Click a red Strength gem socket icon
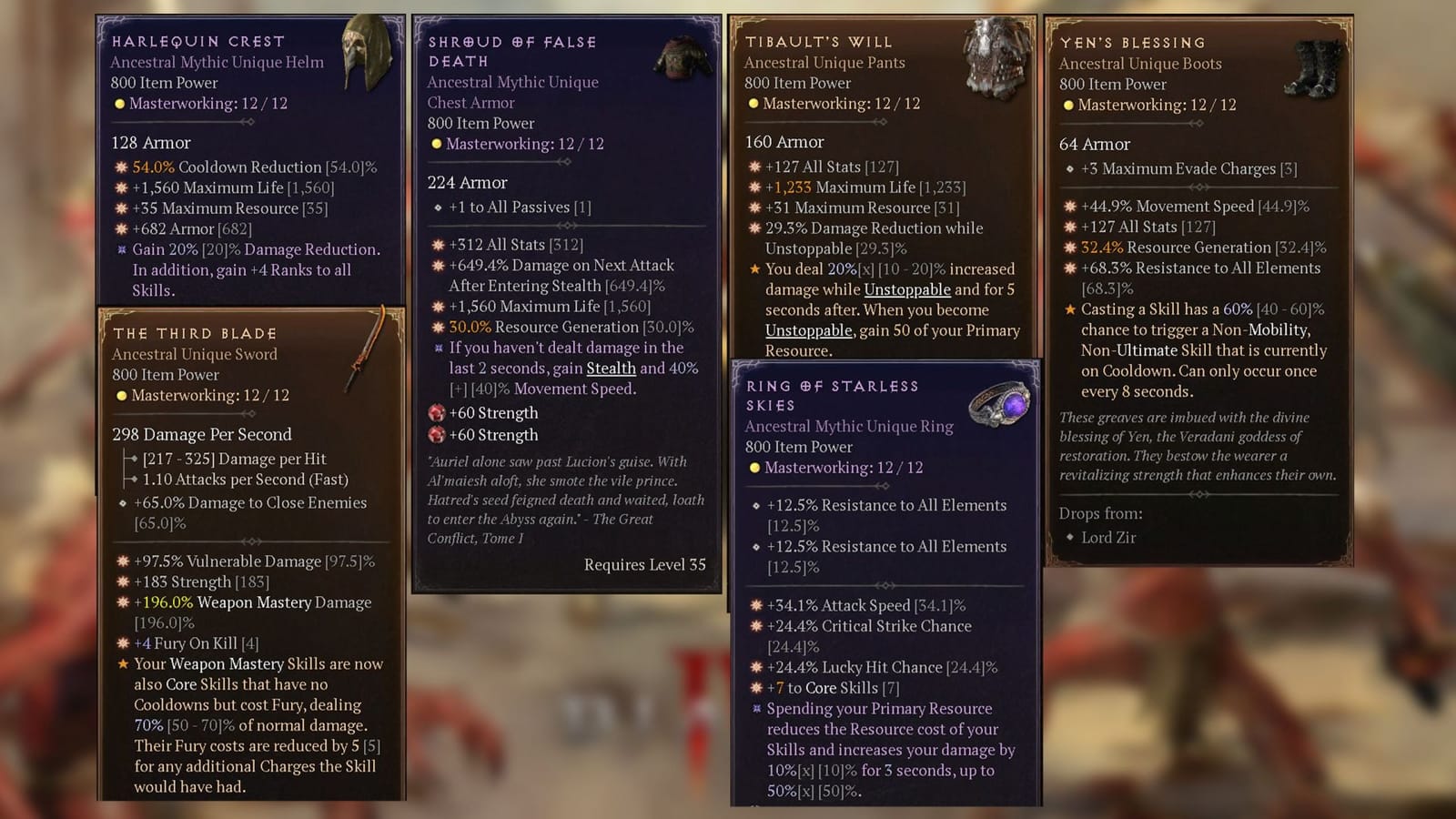 click(x=436, y=412)
